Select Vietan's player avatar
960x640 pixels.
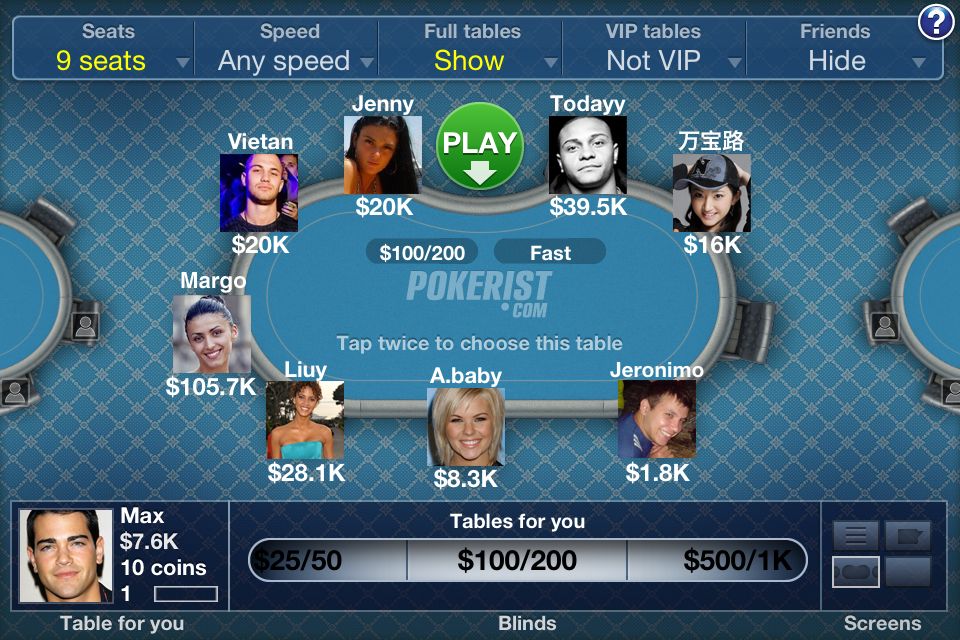(x=259, y=193)
